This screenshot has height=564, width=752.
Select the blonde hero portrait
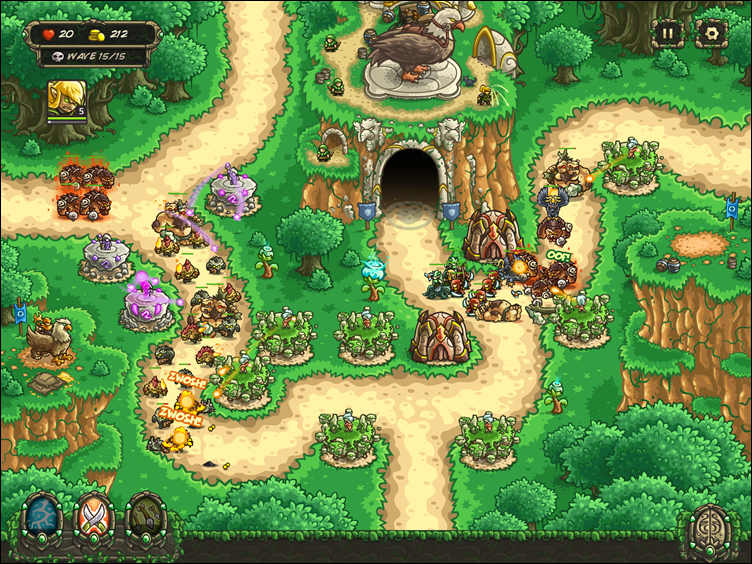66,99
